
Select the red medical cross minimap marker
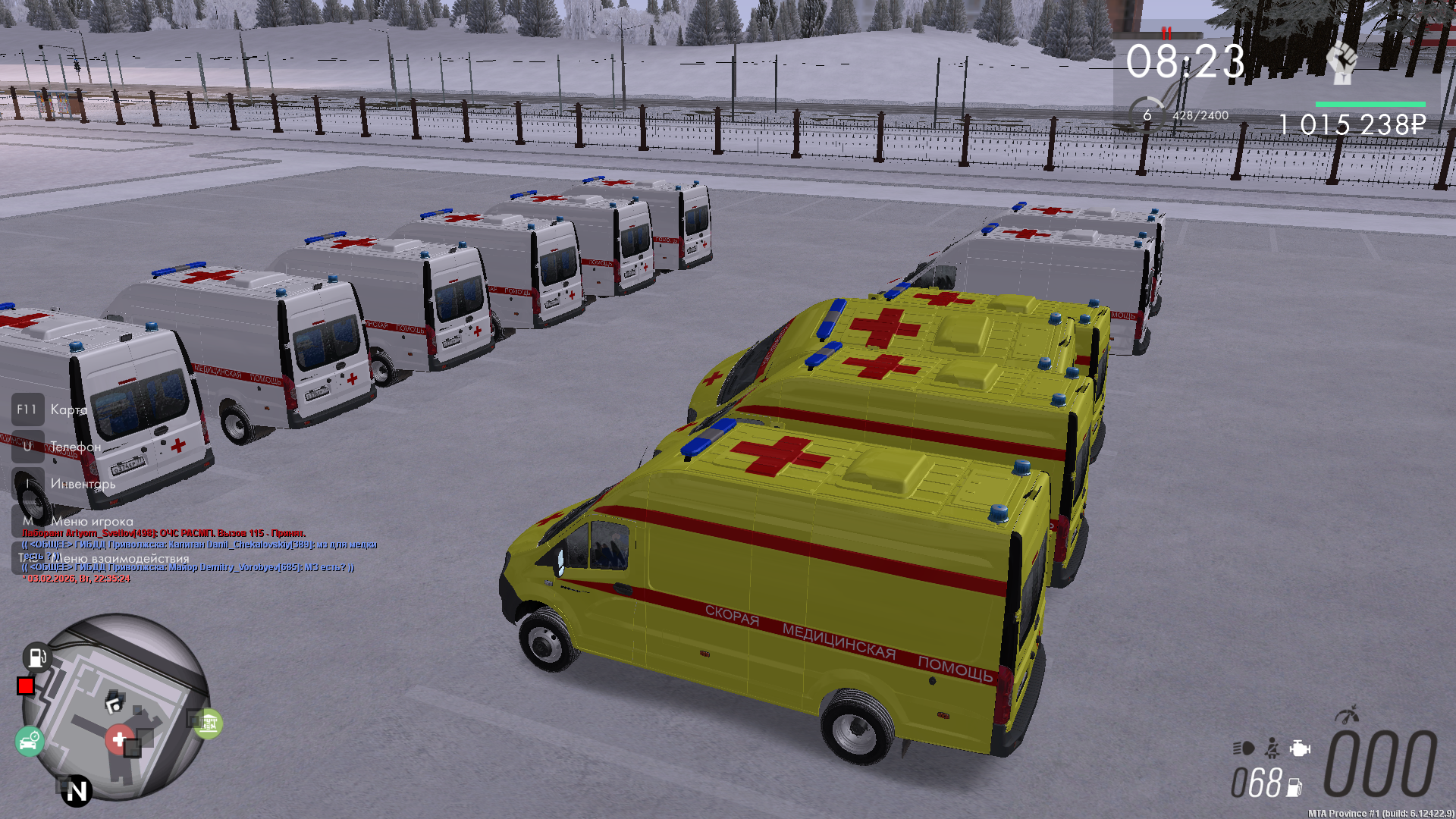coord(118,739)
